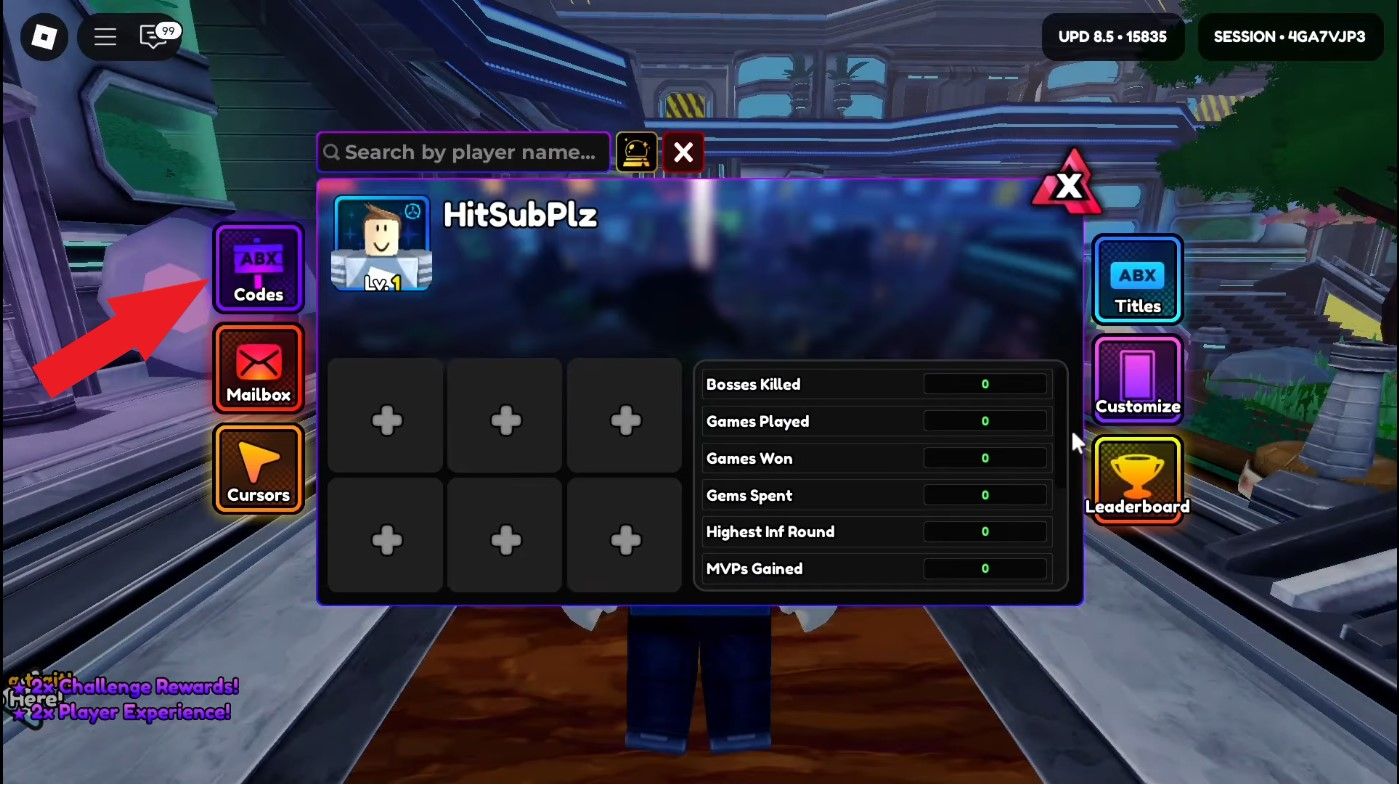Click the golden astronaut icon beside the search bar
Image resolution: width=1399 pixels, height=785 pixels.
(637, 152)
